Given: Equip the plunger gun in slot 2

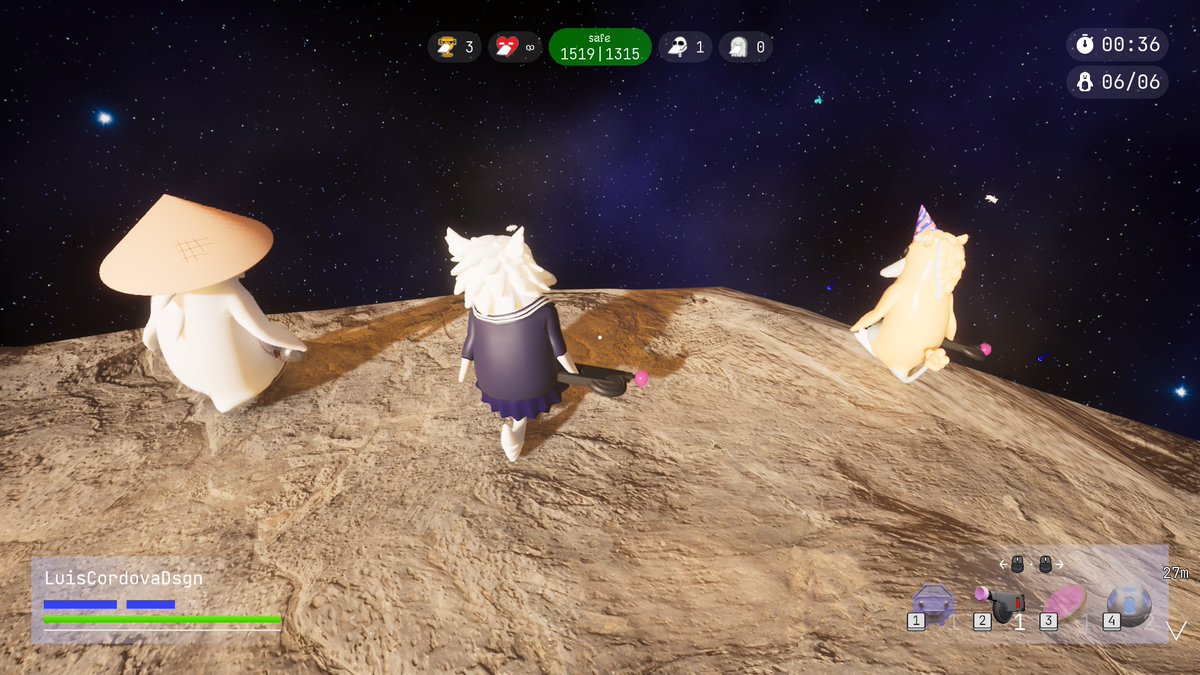Looking at the screenshot, I should (x=1000, y=604).
